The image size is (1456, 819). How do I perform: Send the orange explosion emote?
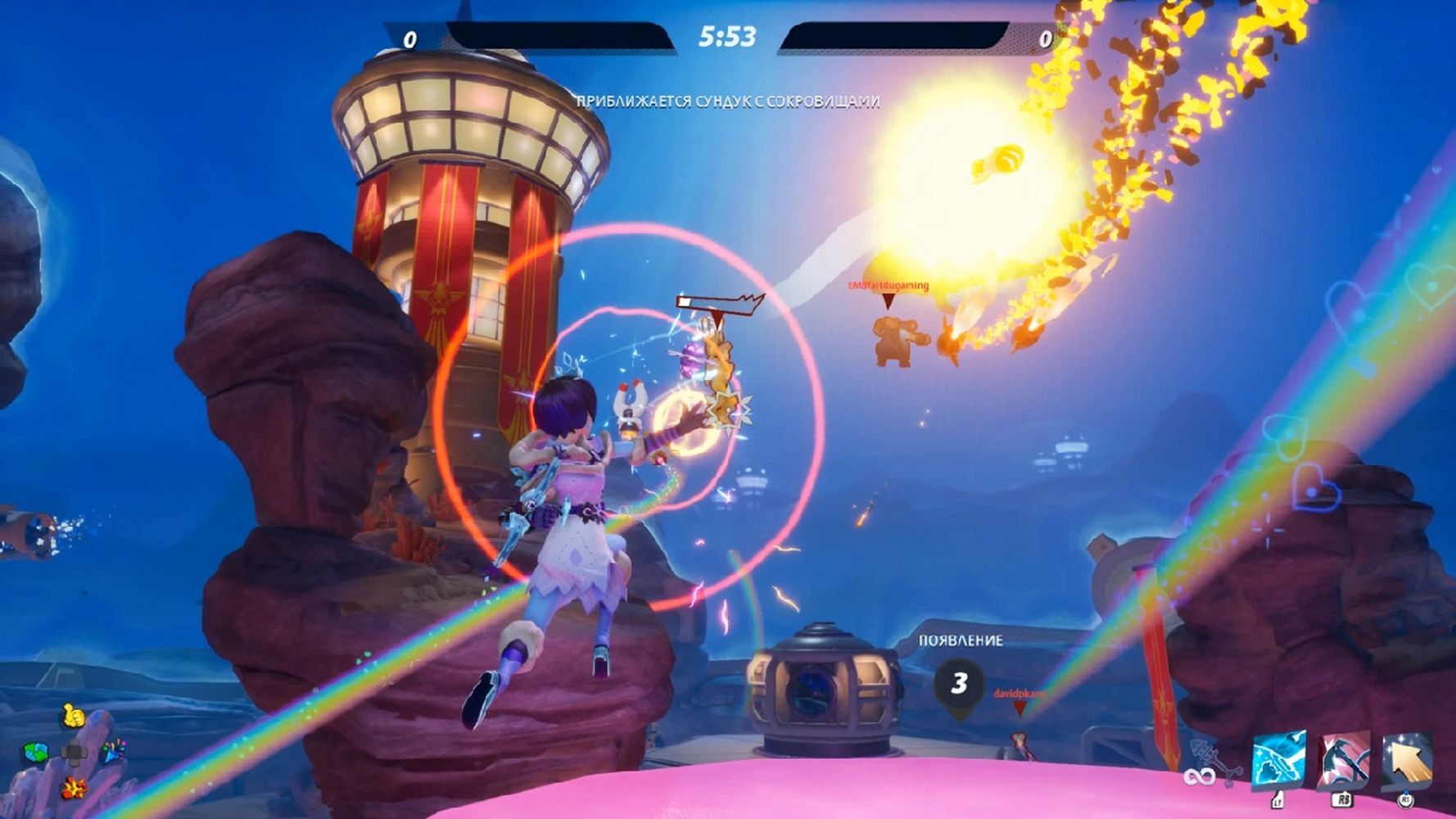(x=74, y=788)
